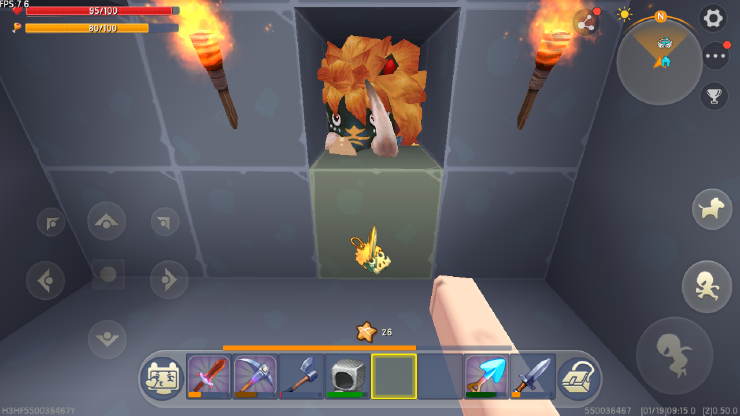Tap the move right arrow

[168, 279]
